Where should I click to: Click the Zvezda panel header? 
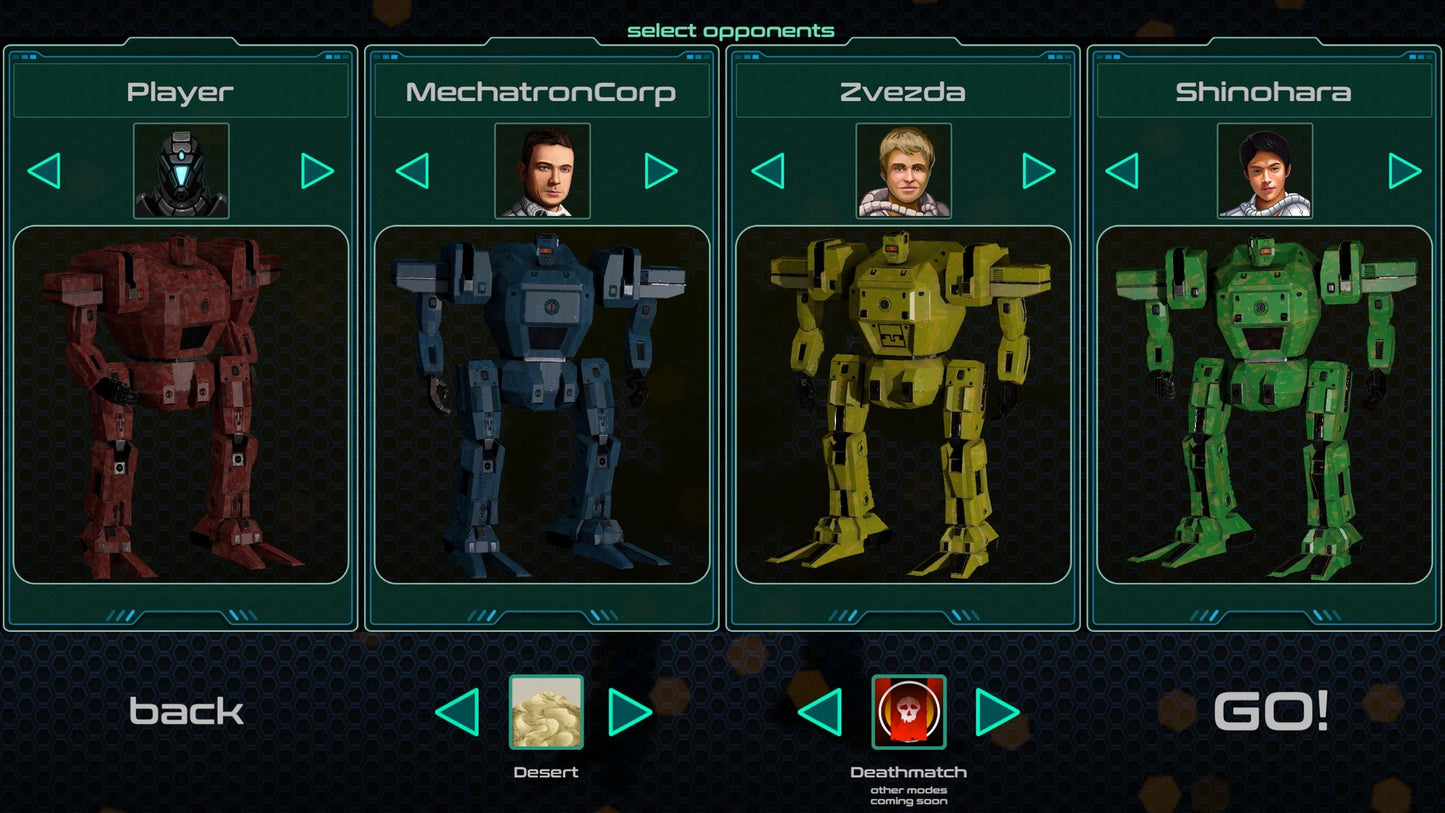point(903,90)
